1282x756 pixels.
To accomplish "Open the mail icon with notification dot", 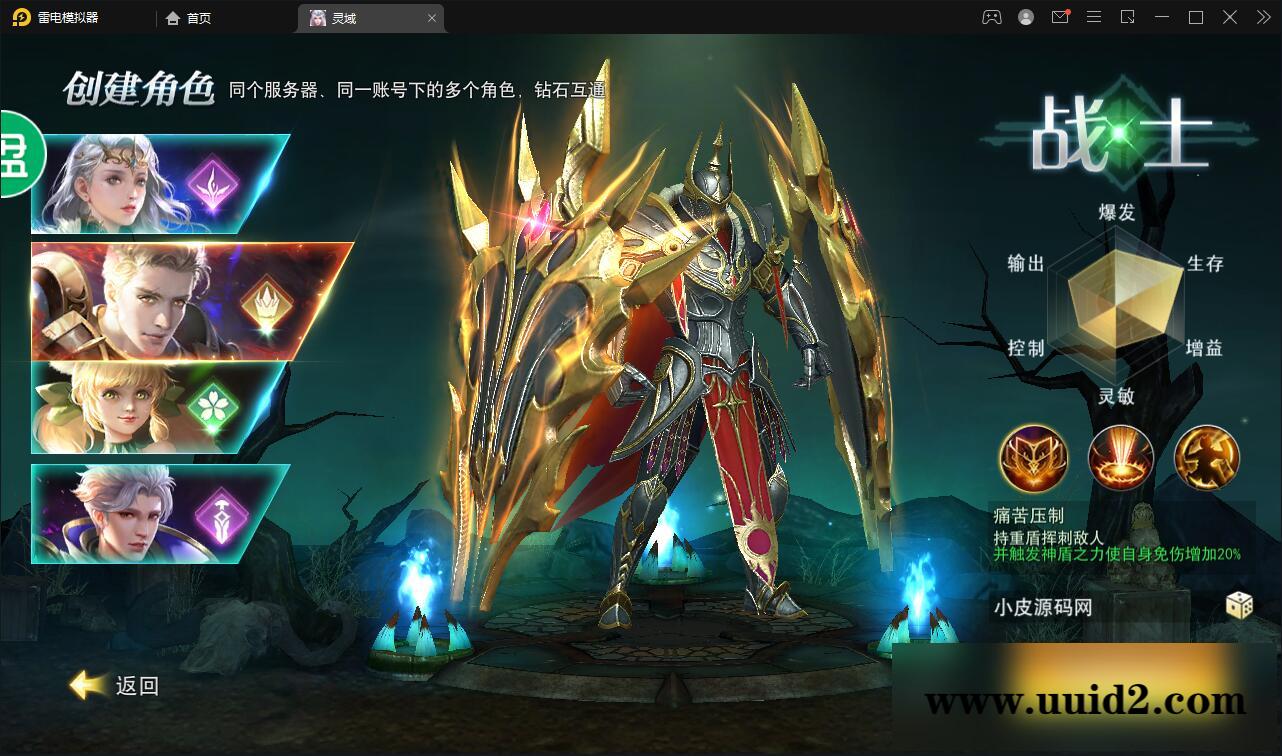I will pos(1060,17).
